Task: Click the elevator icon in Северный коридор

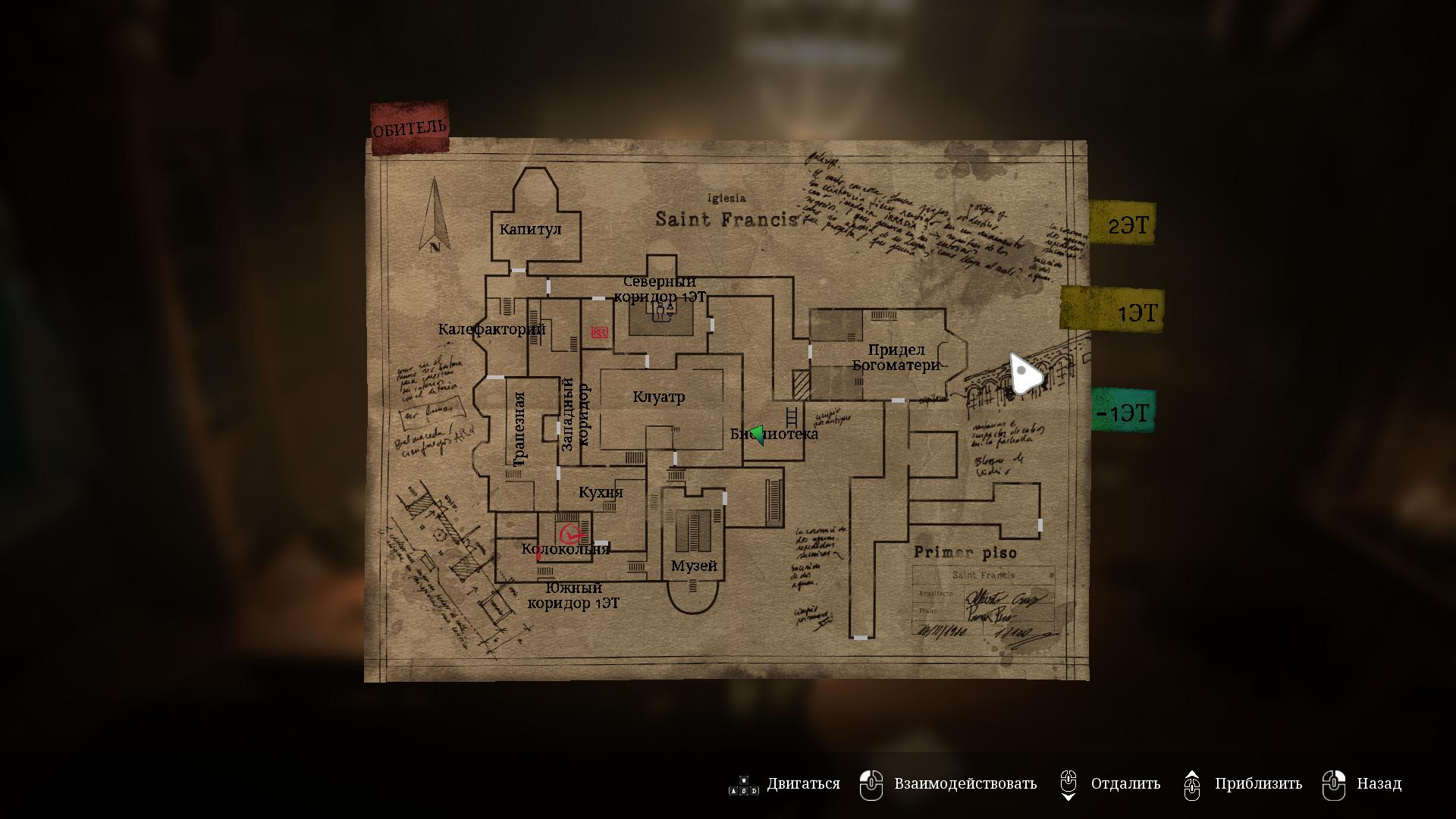Action: point(661,311)
